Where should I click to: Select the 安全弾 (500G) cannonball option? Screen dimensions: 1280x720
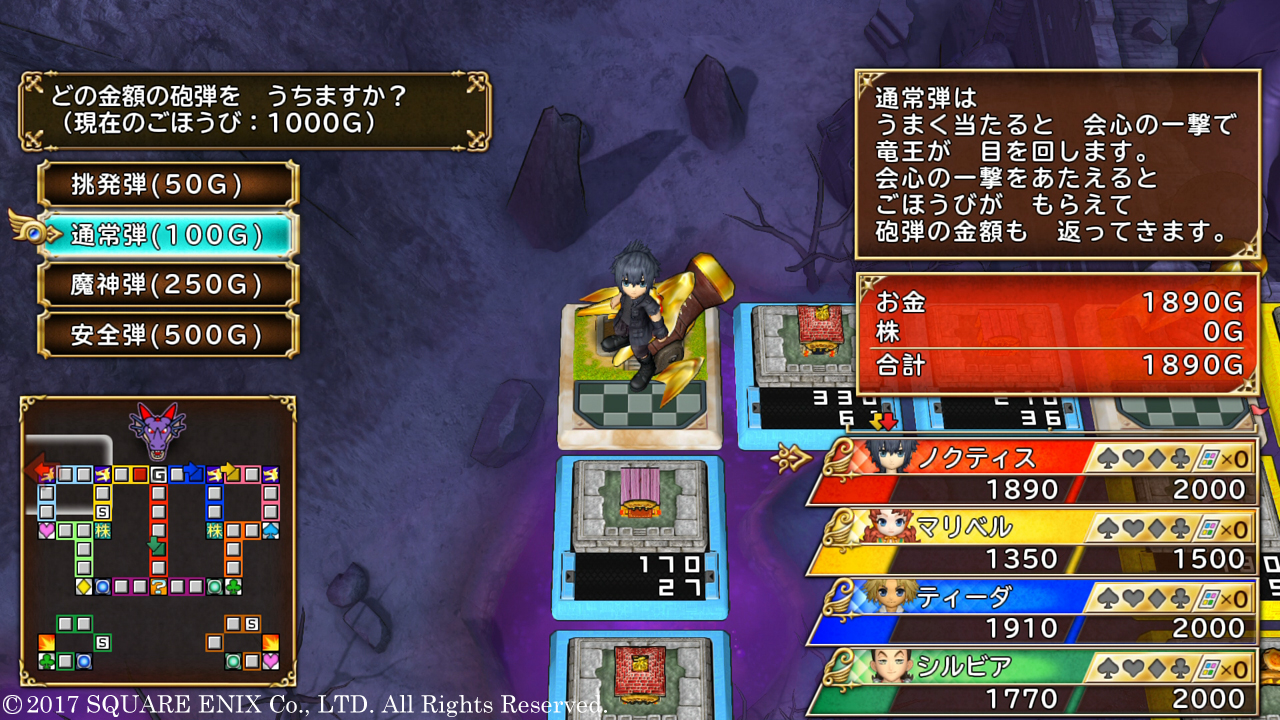(x=168, y=335)
